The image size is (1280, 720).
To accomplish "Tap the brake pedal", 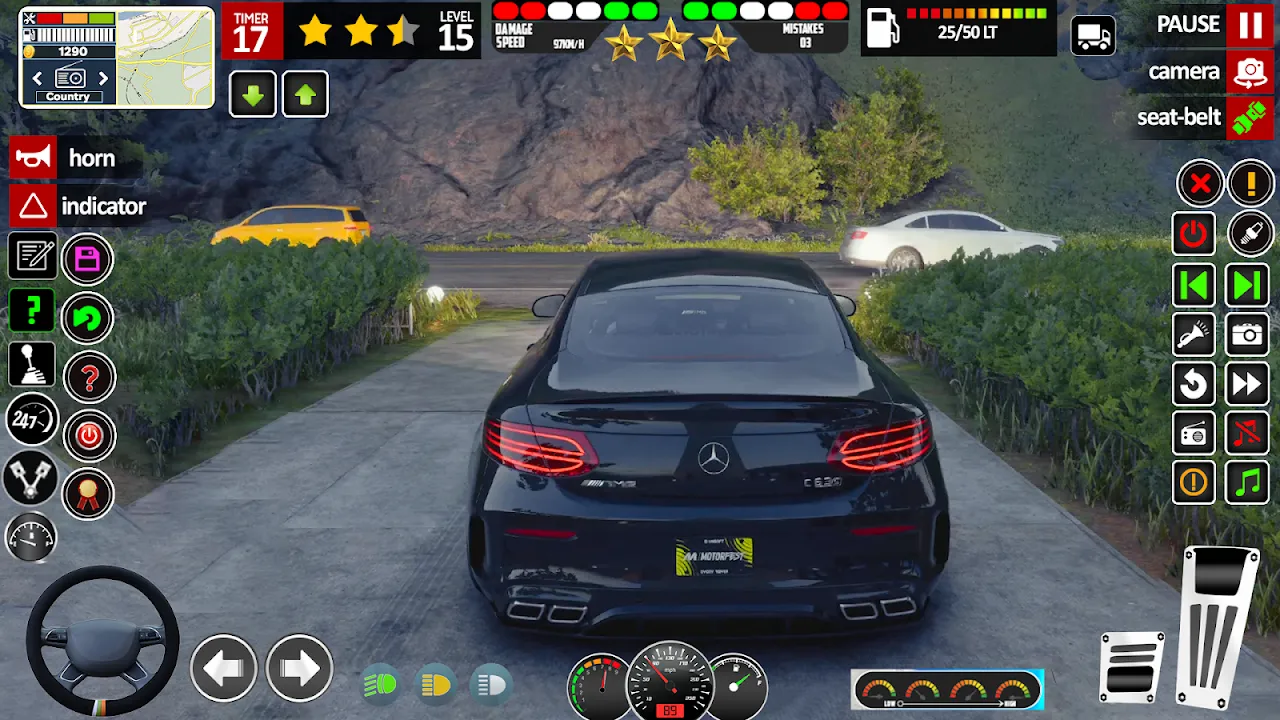I will coord(1132,665).
